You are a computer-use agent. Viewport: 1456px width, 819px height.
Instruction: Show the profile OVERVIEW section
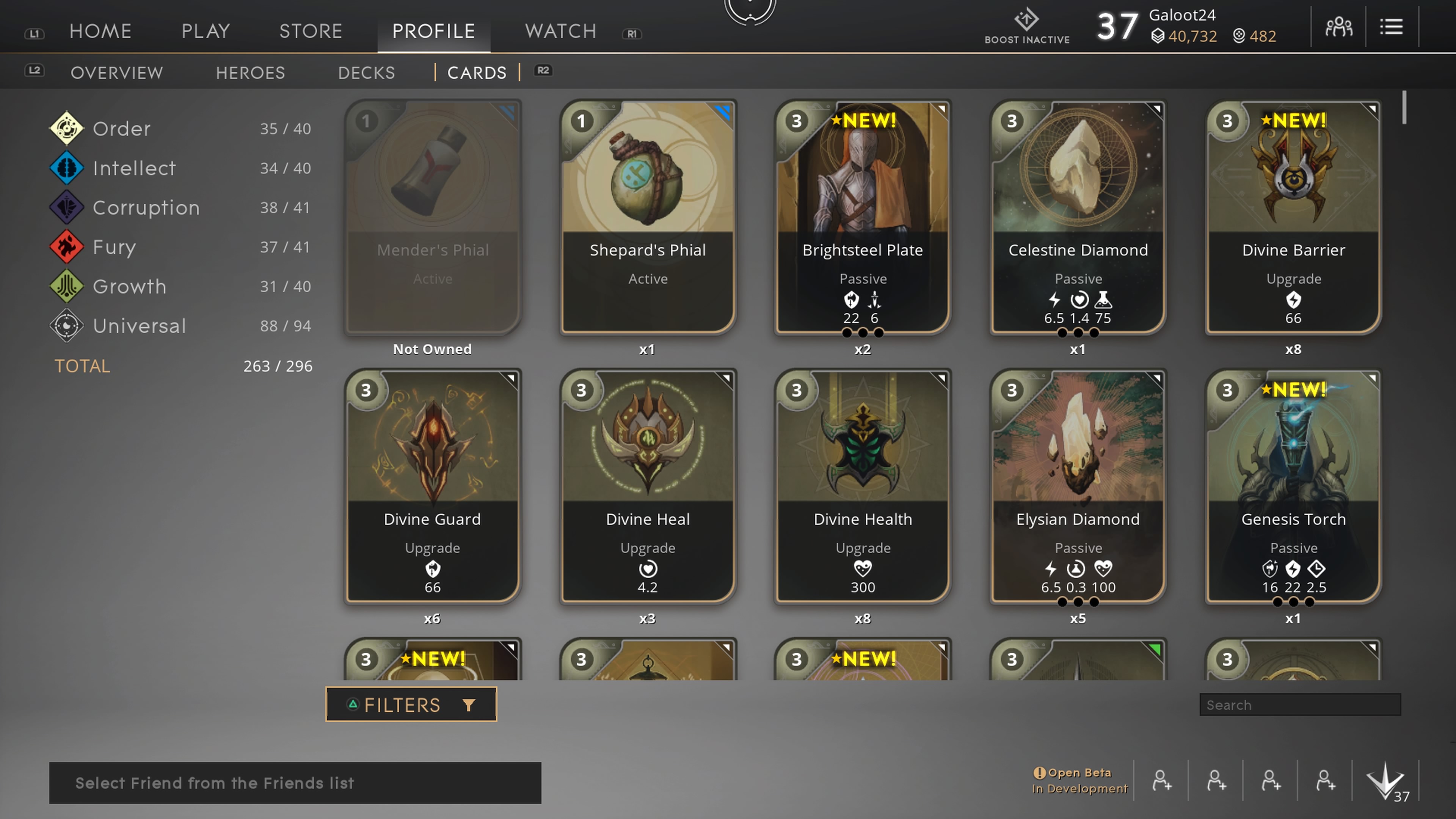117,73
